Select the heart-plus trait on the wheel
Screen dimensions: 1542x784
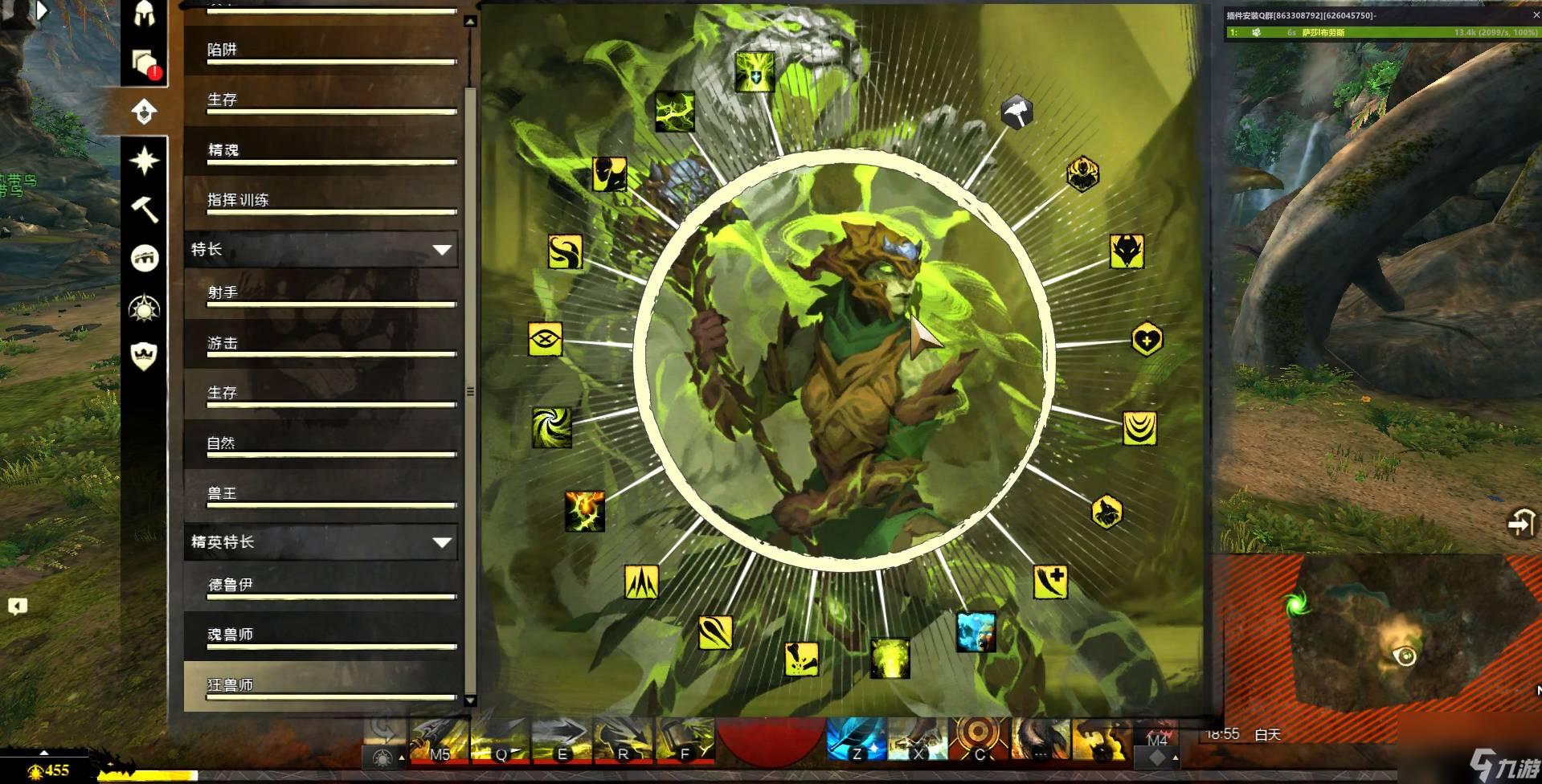pos(1147,340)
